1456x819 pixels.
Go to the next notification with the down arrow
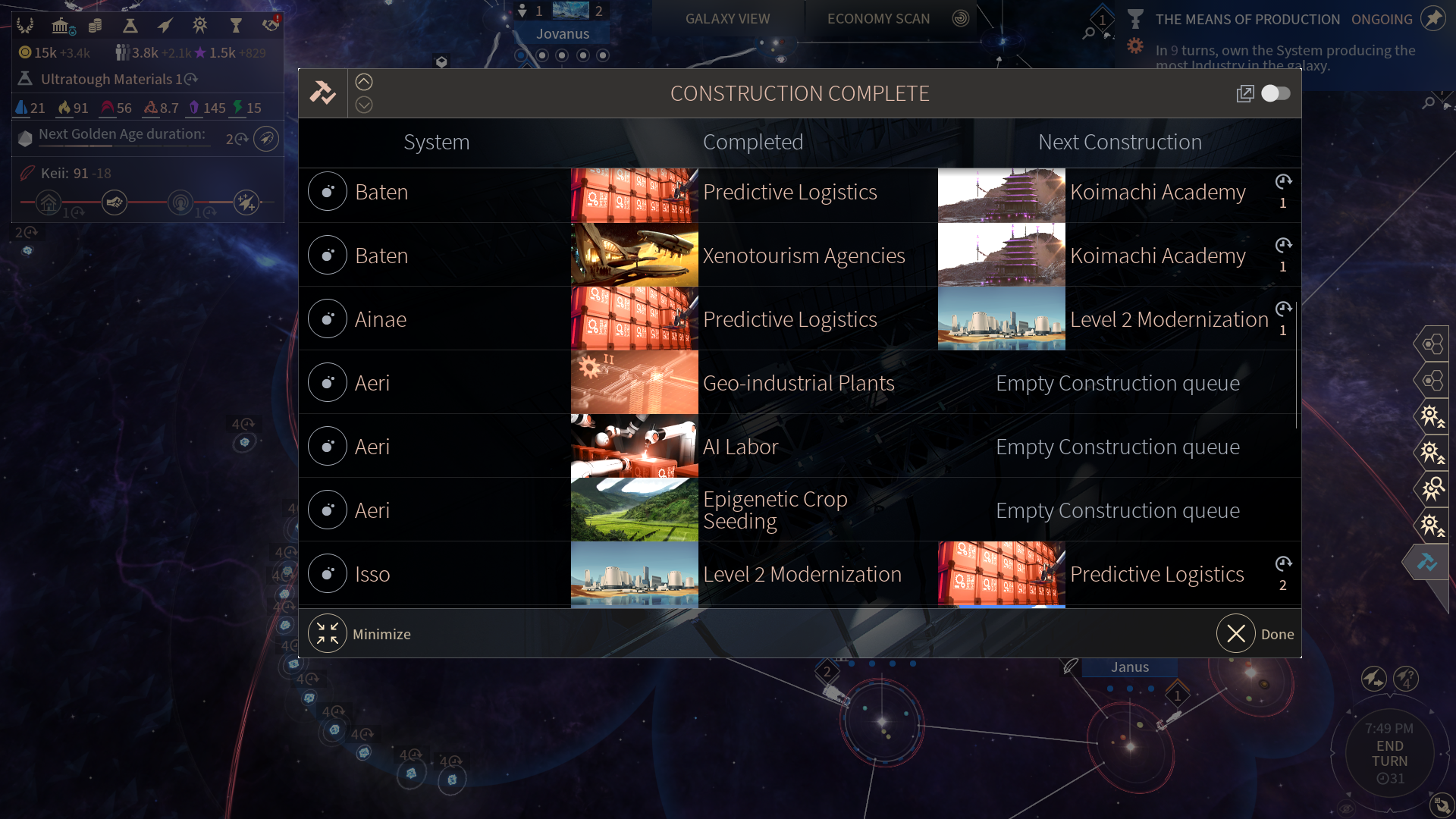(364, 105)
